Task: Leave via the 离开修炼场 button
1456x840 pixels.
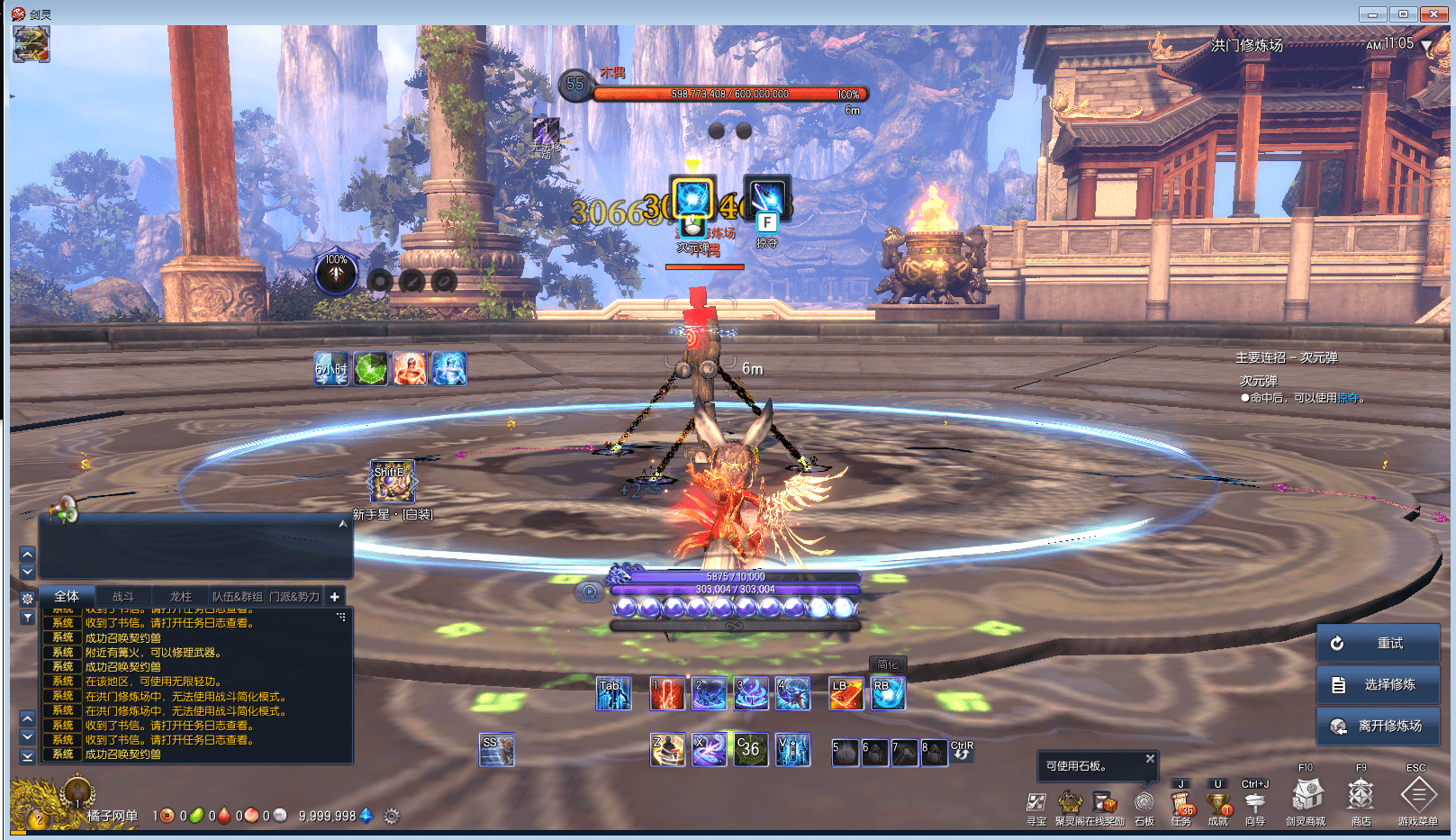Action: click(x=1378, y=726)
